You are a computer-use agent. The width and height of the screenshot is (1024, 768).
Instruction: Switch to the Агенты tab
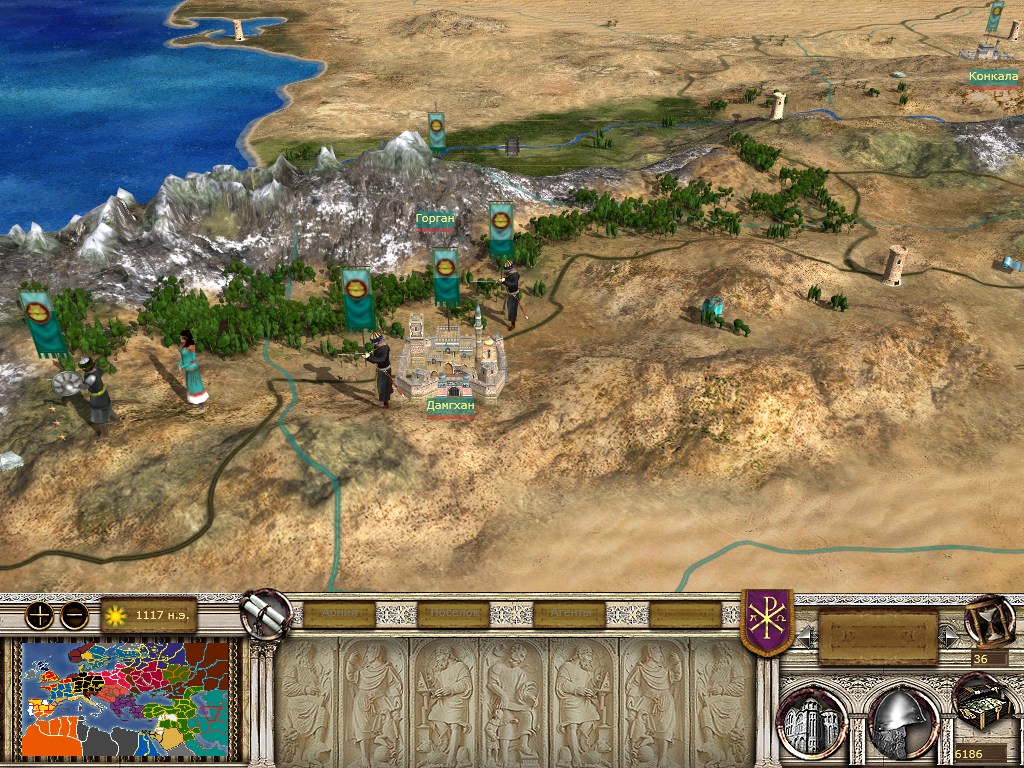click(x=570, y=614)
